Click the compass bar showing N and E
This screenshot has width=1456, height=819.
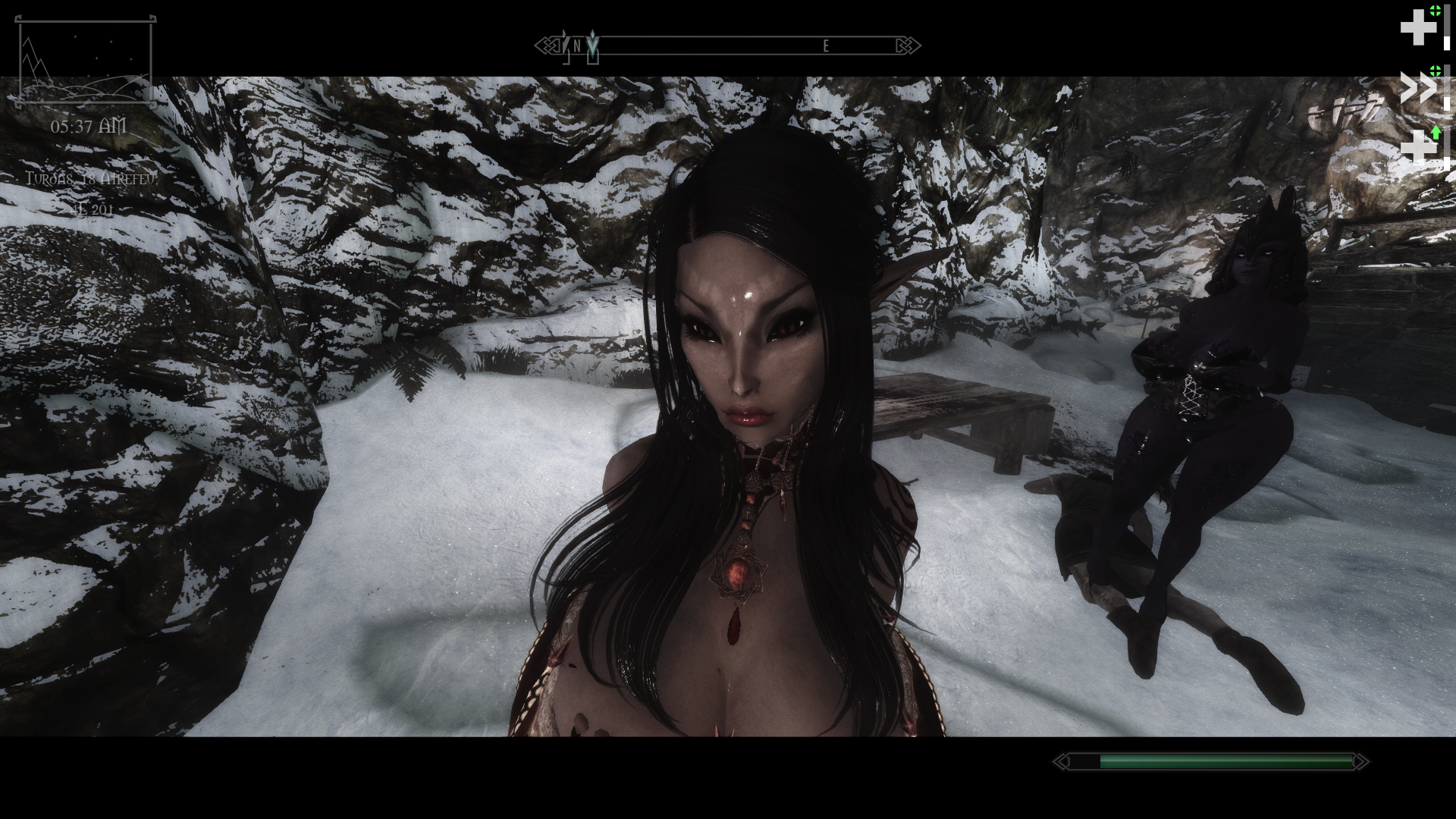728,46
